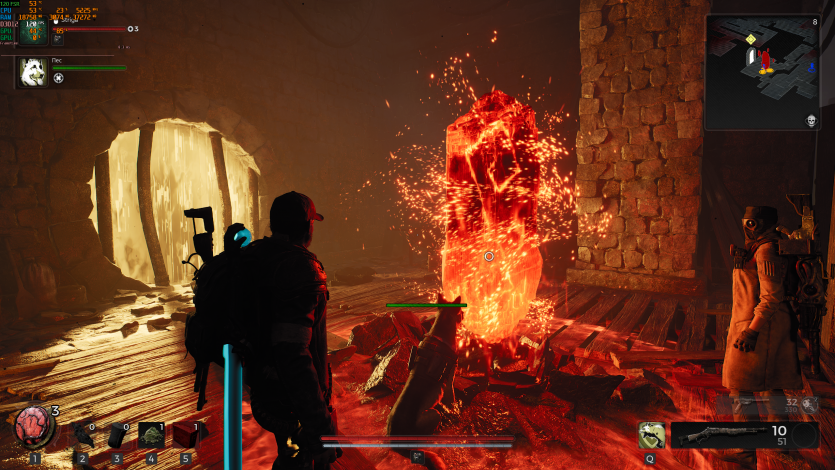Click the round status icon under the dog's health
This screenshot has height=470, width=835.
(x=59, y=78)
